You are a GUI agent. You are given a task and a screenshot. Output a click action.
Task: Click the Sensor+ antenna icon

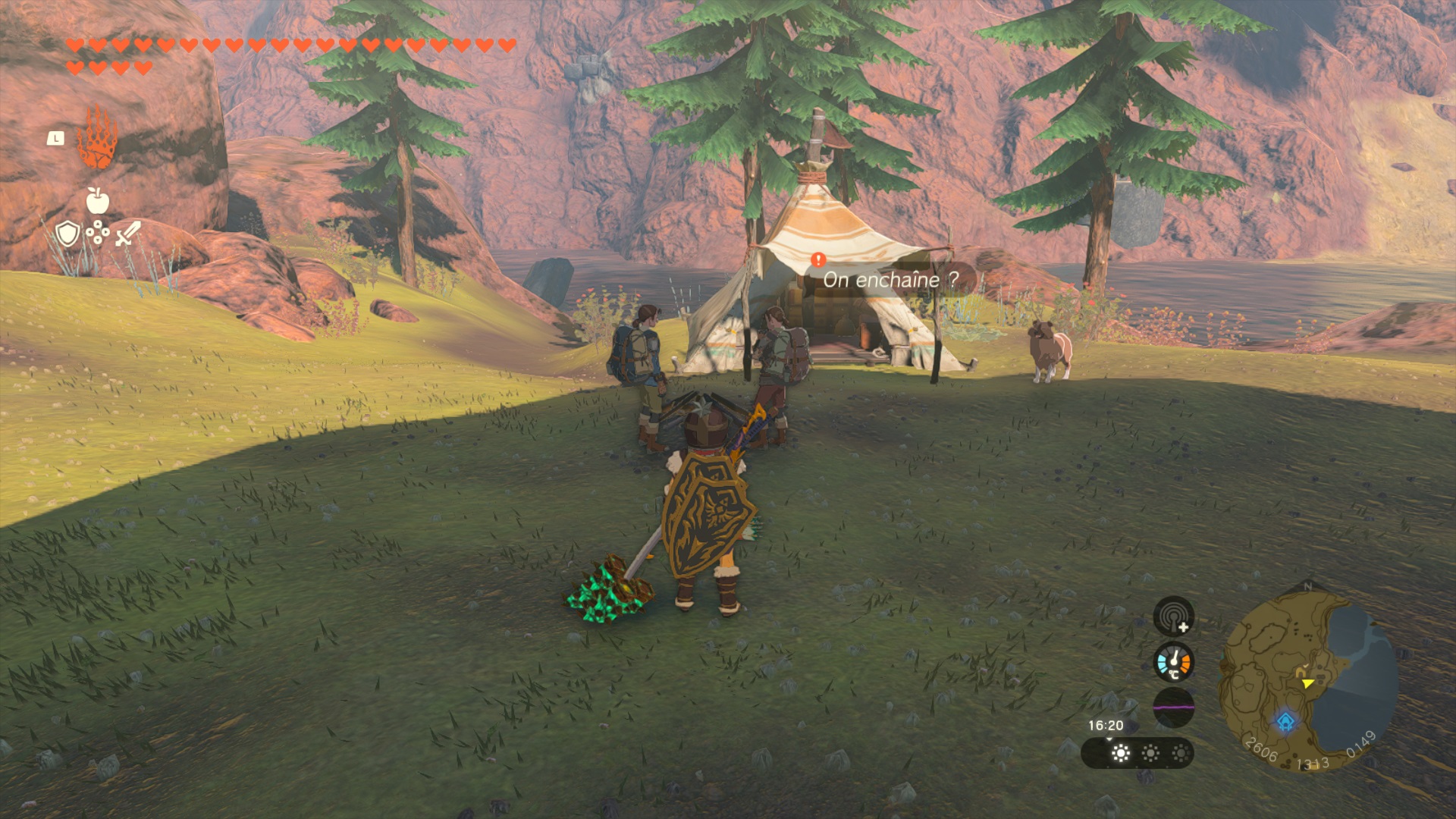tap(1173, 616)
